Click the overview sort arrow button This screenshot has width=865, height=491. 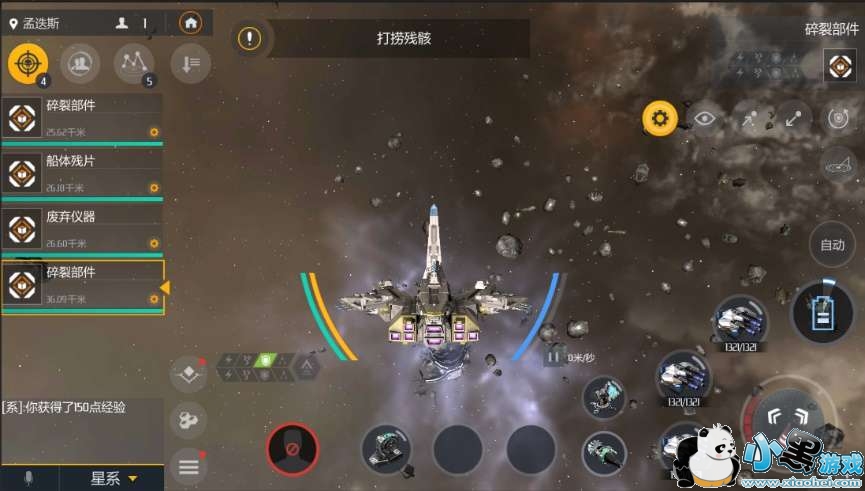click(x=189, y=64)
